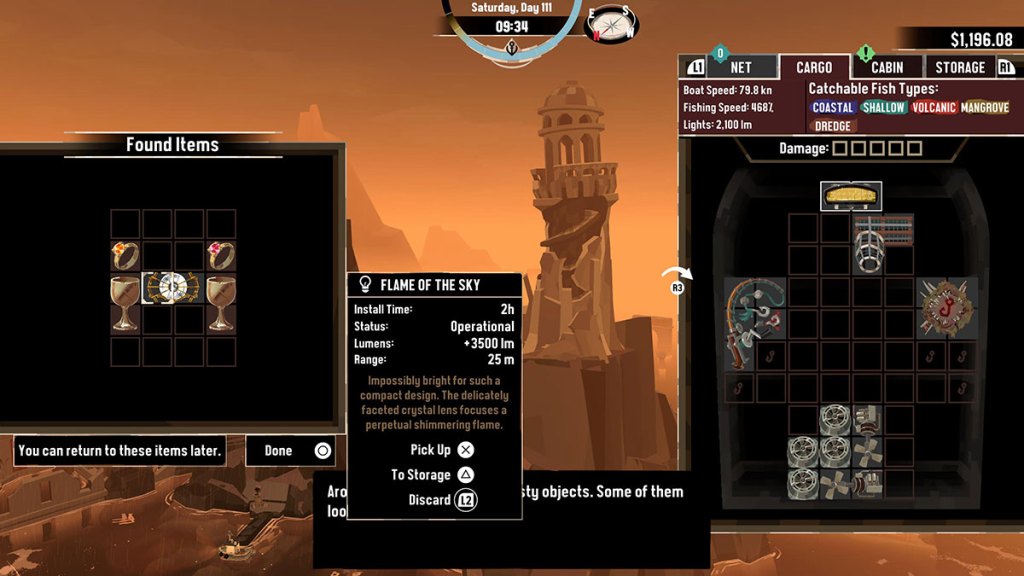Switch to the NET tab

coord(741,67)
